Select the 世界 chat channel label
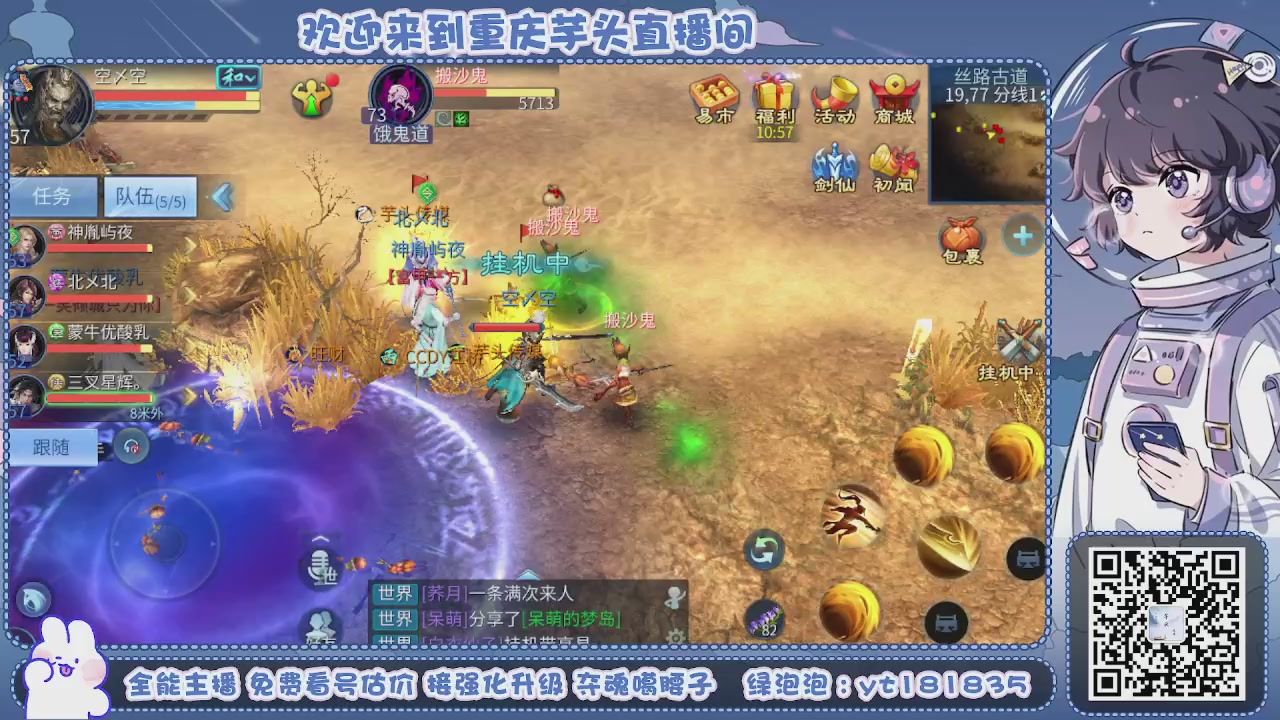This screenshot has height=720, width=1280. (x=394, y=592)
